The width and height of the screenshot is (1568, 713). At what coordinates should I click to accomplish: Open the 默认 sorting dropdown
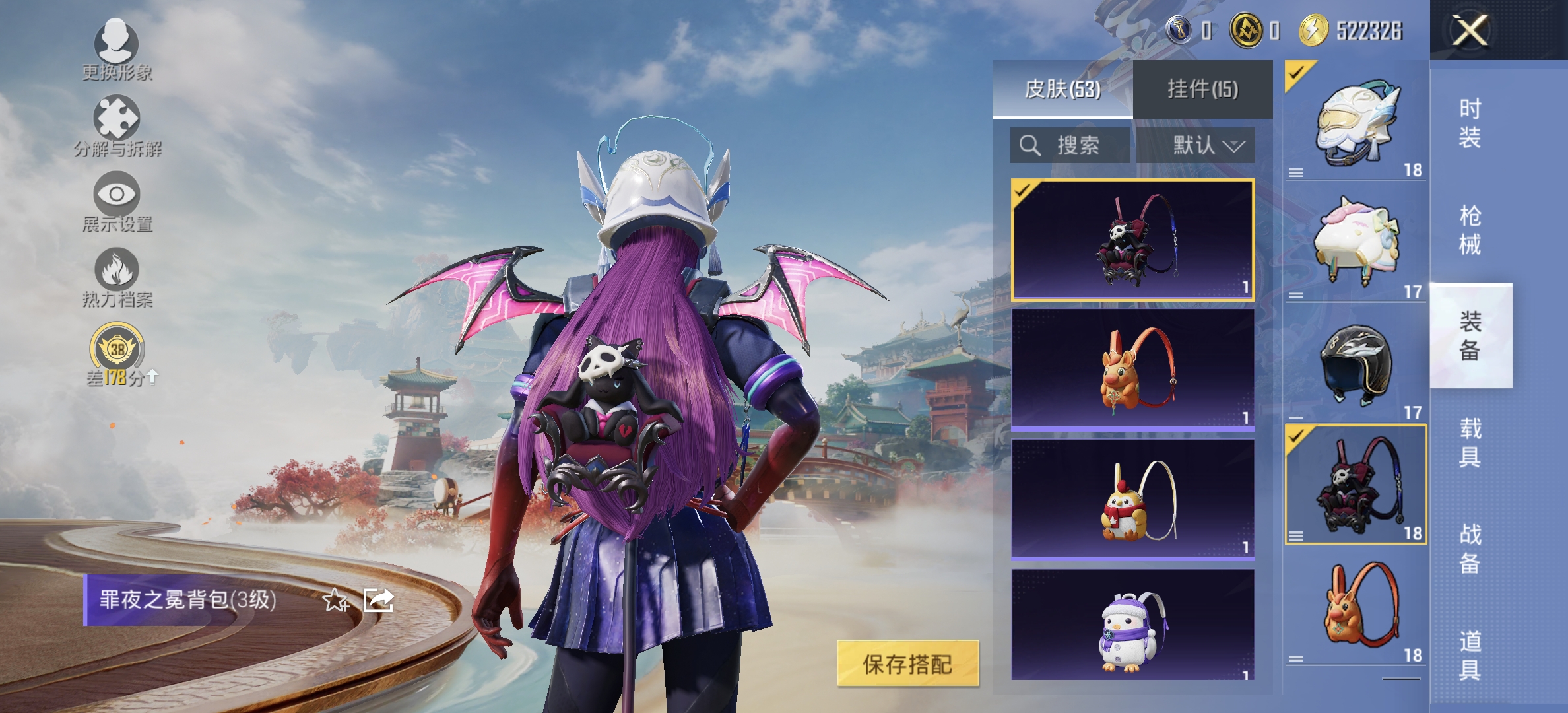coord(1208,147)
